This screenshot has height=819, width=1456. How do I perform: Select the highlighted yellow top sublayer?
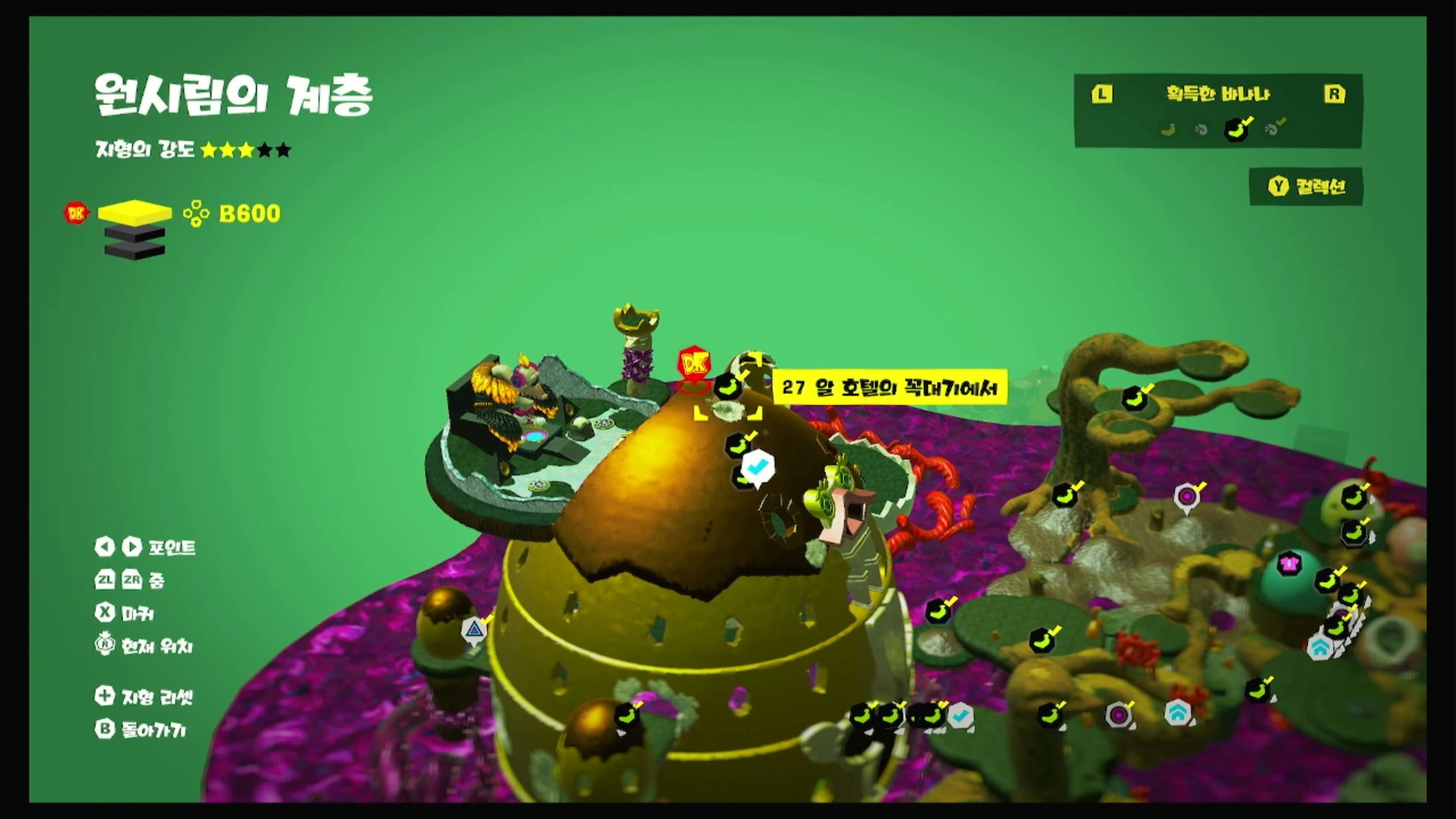coord(134,213)
